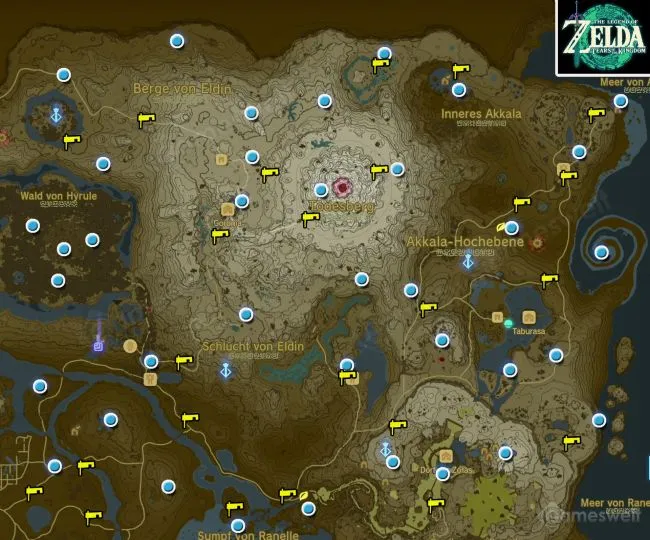Click the blue marker above Sumpf von Ranelle
The image size is (650, 540).
[238, 526]
